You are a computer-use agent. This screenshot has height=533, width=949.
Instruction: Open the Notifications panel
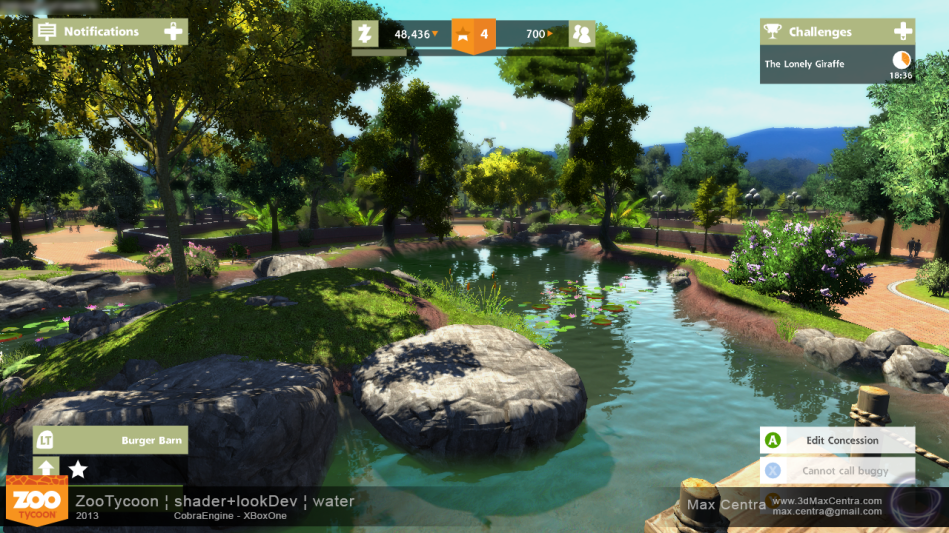tap(100, 32)
